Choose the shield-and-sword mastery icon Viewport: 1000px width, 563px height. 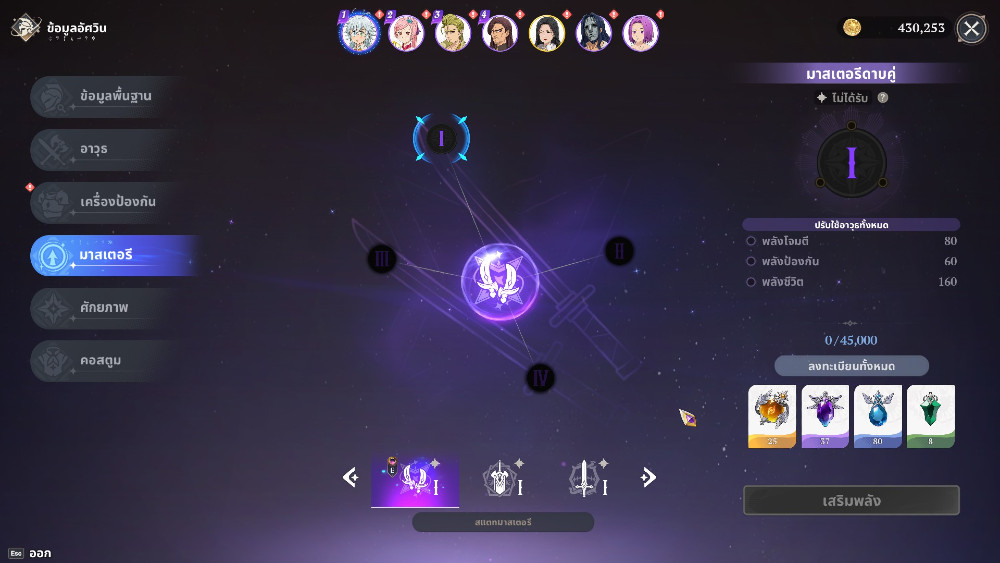[x=501, y=480]
